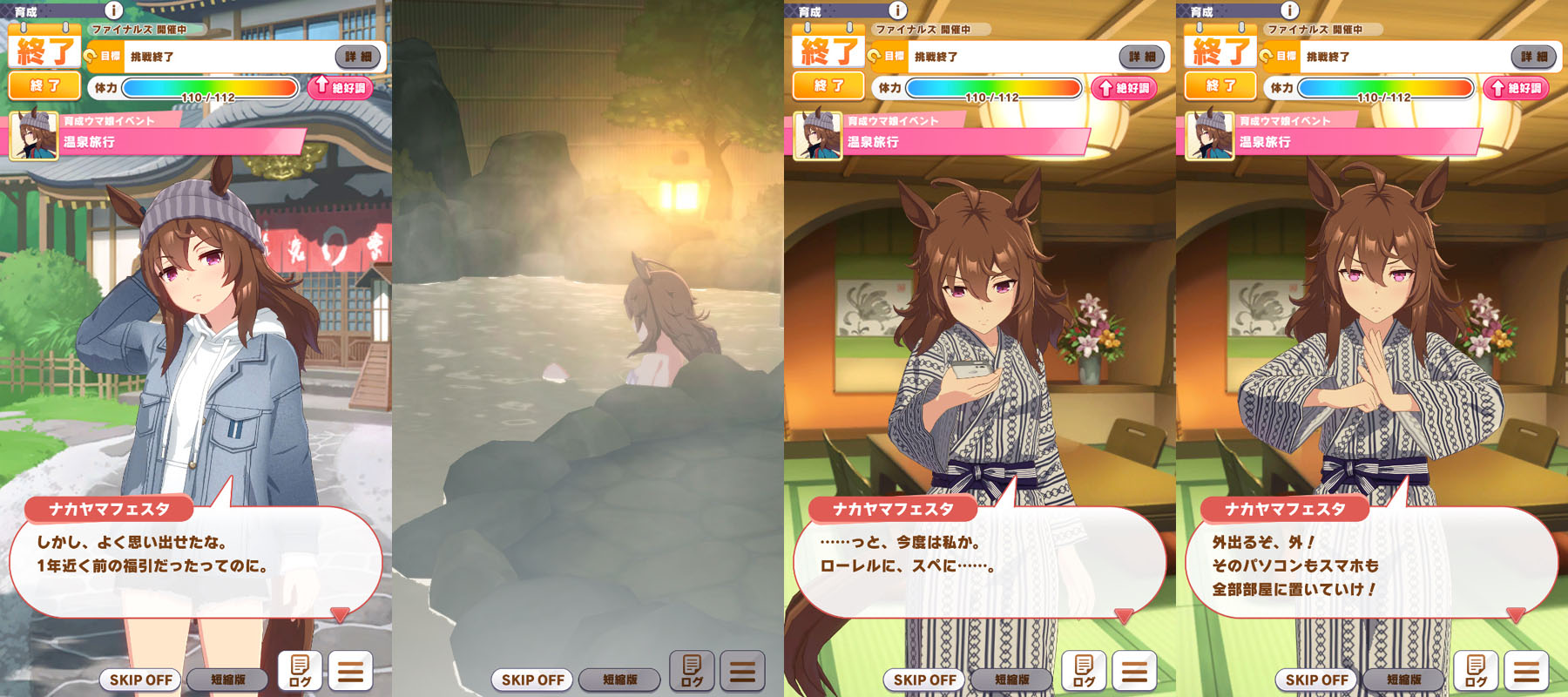This screenshot has height=697, width=1568.
Task: Choose 短縮版 below the '今度は私か' dialogue
Action: pos(1012,680)
